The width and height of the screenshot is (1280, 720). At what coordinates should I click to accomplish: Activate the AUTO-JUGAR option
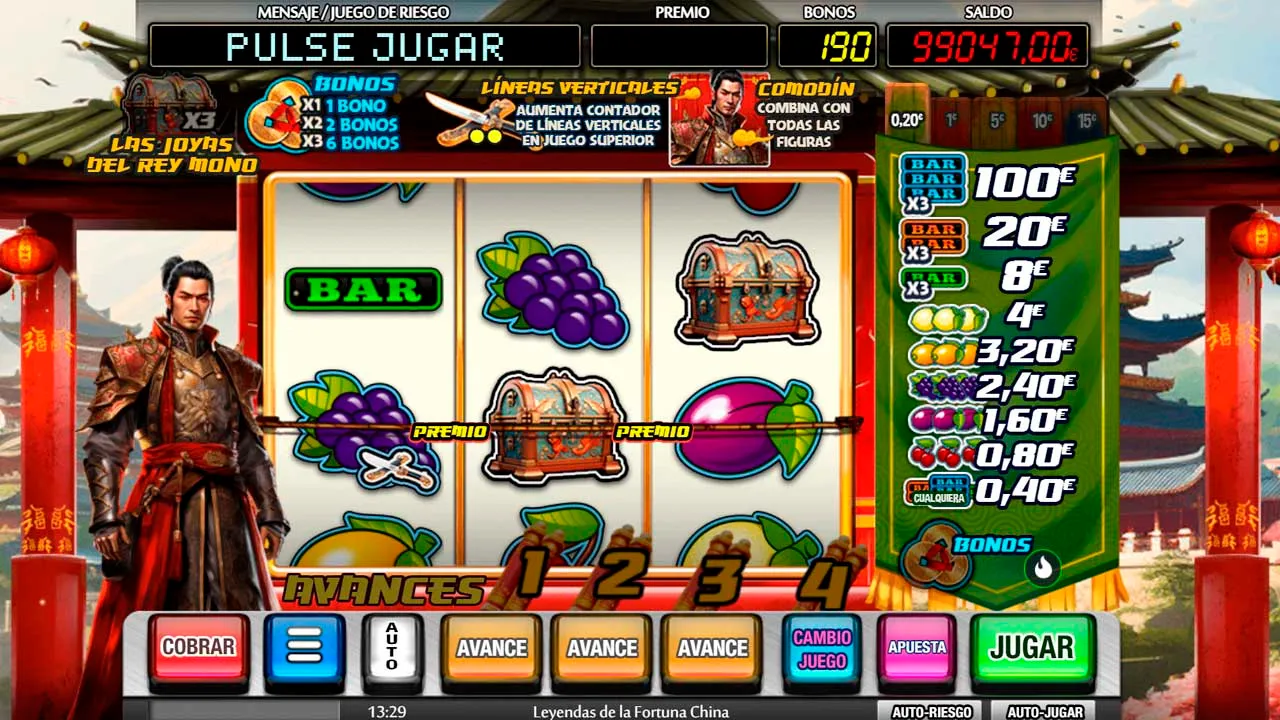click(1044, 712)
